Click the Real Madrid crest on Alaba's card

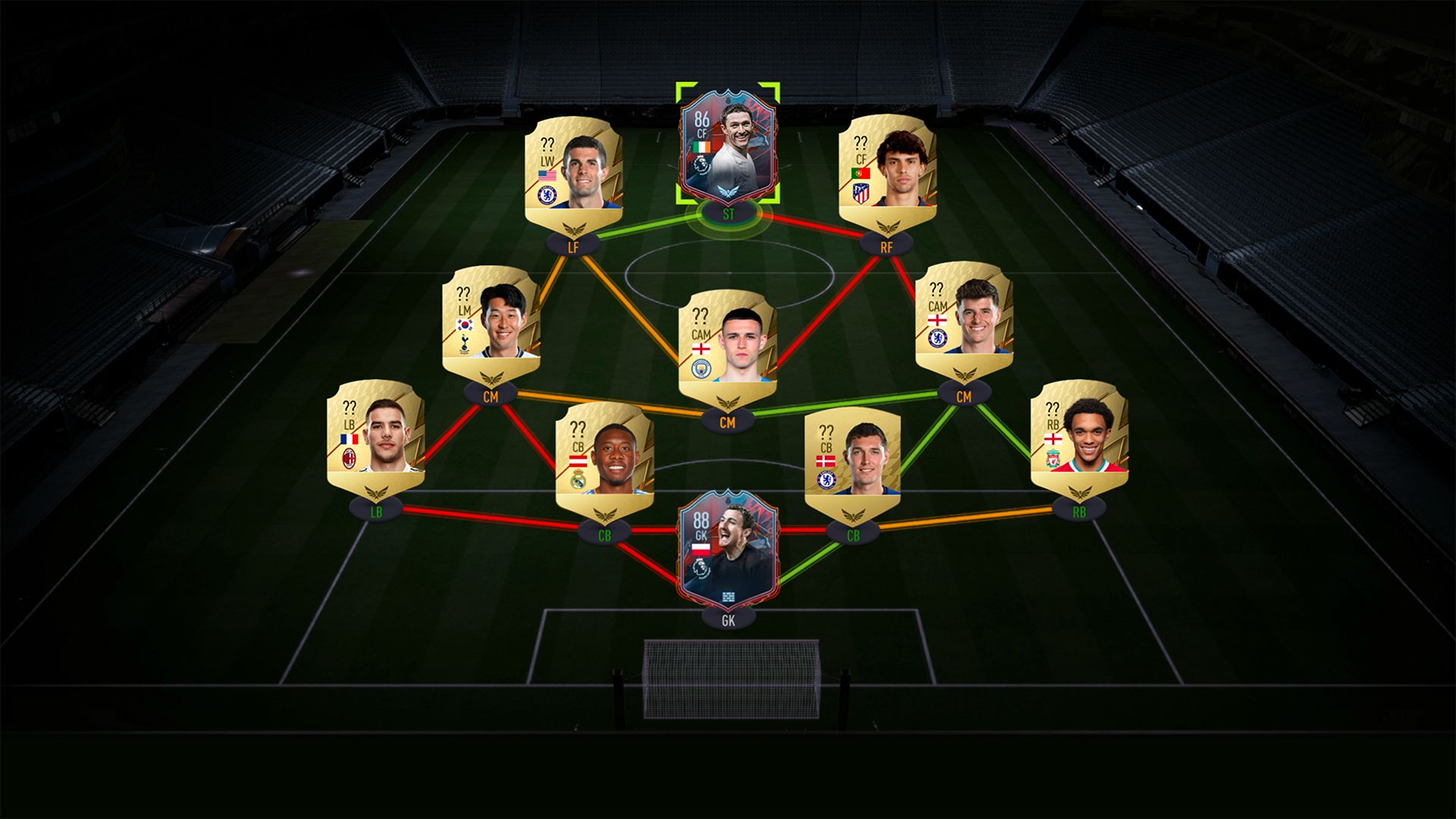[579, 479]
